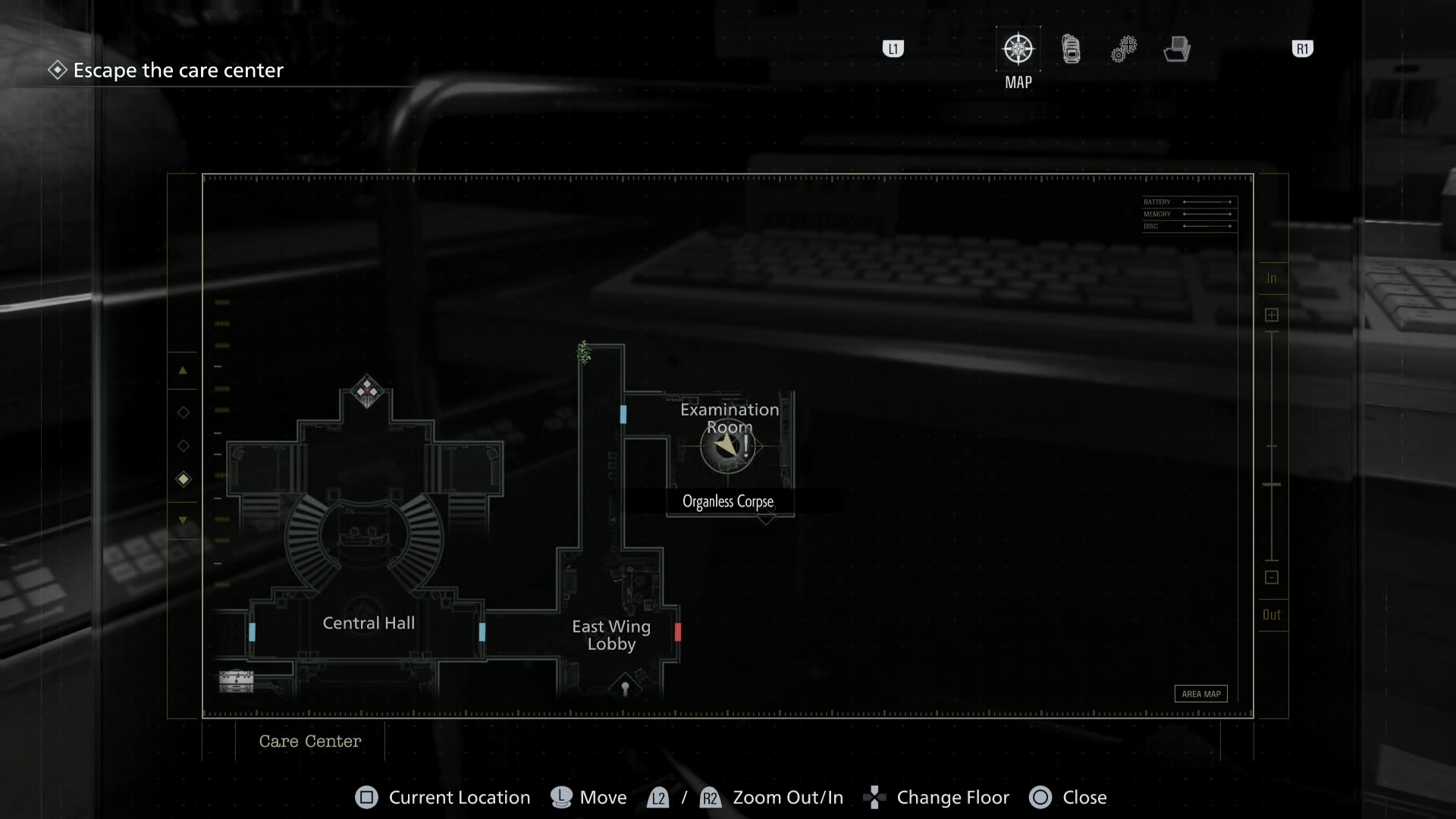Select the MAP compass icon
This screenshot has height=819, width=1456.
tap(1018, 48)
